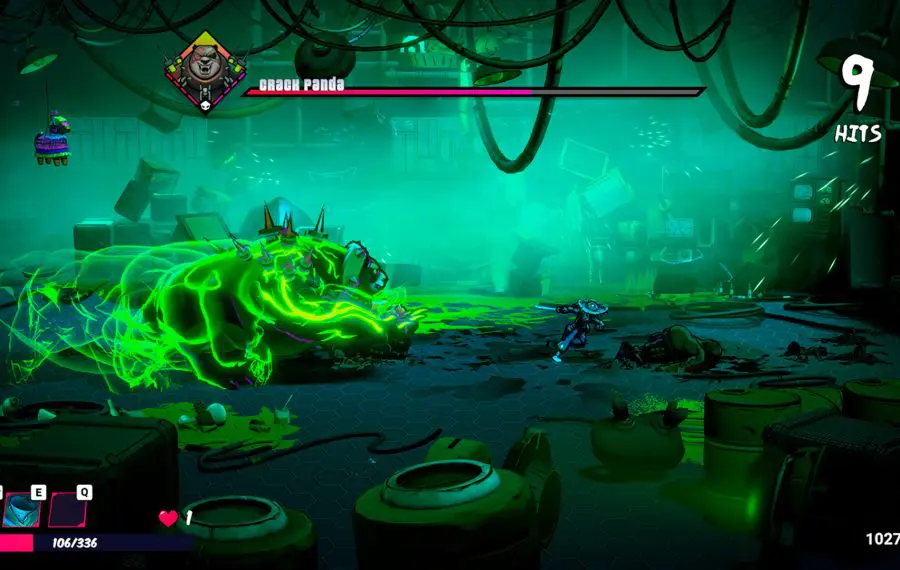The width and height of the screenshot is (900, 570).
Task: Click the Crack Panda boss portrait
Action: coord(205,68)
